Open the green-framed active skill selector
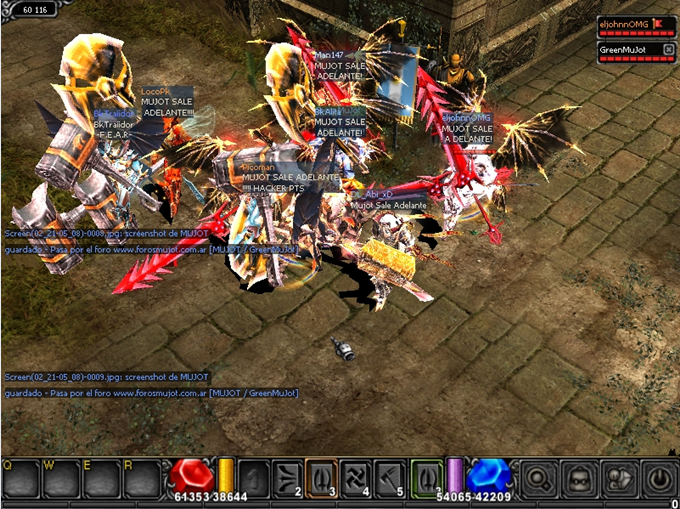This screenshot has height=509, width=680. tap(425, 478)
